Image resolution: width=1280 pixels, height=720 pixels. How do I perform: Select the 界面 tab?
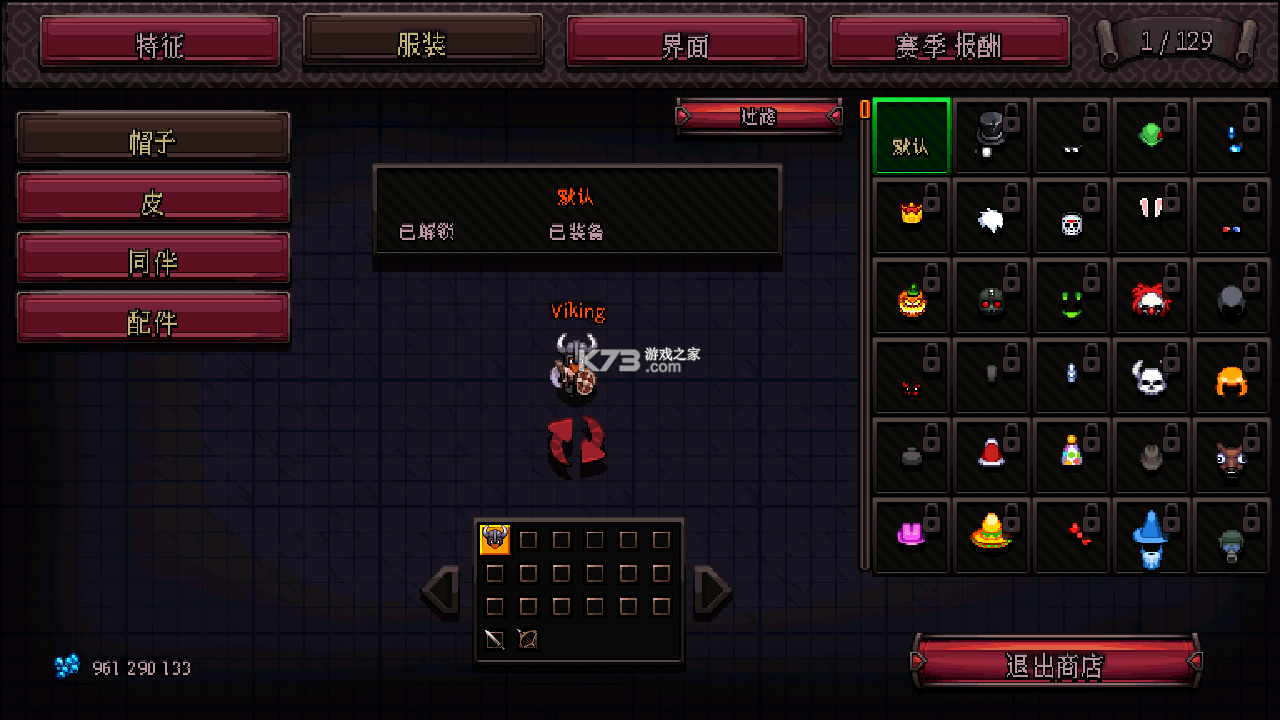coord(686,43)
